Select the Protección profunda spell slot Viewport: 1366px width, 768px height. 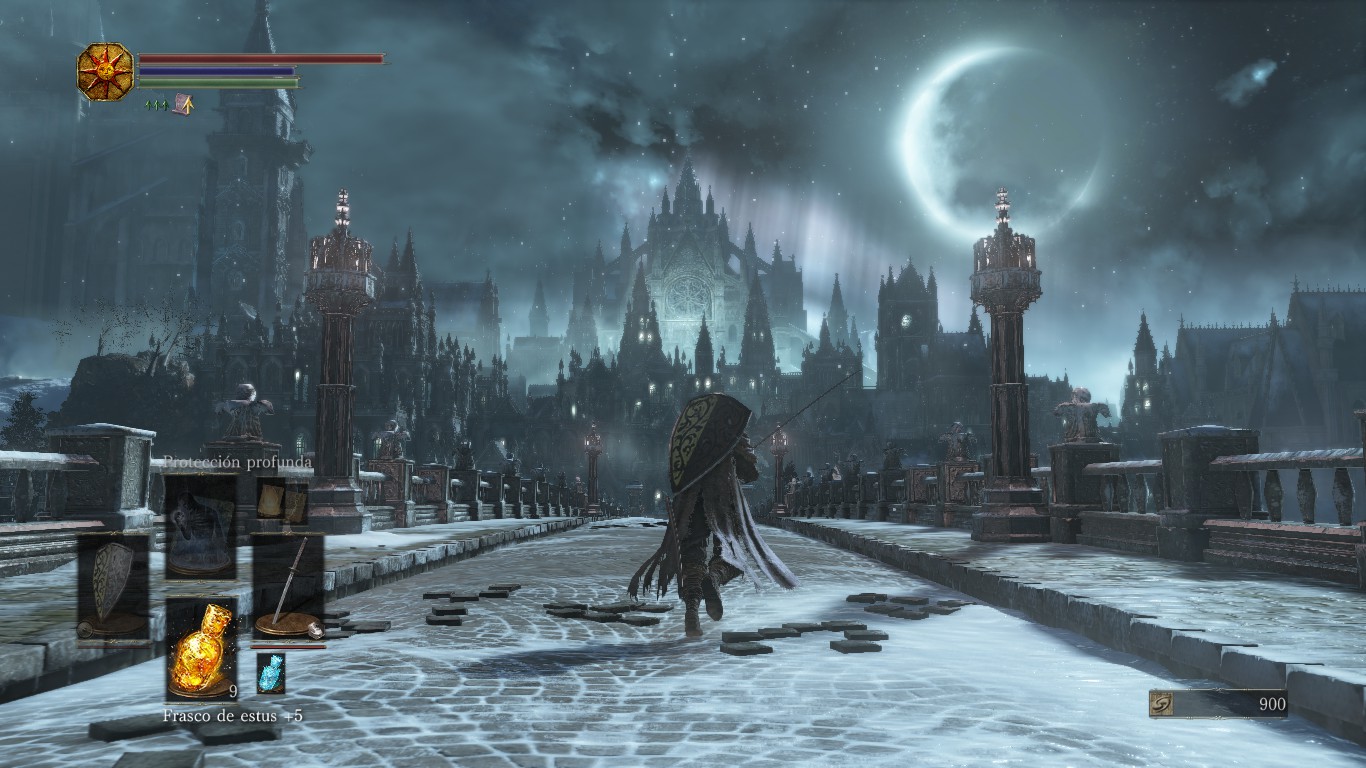pos(200,525)
